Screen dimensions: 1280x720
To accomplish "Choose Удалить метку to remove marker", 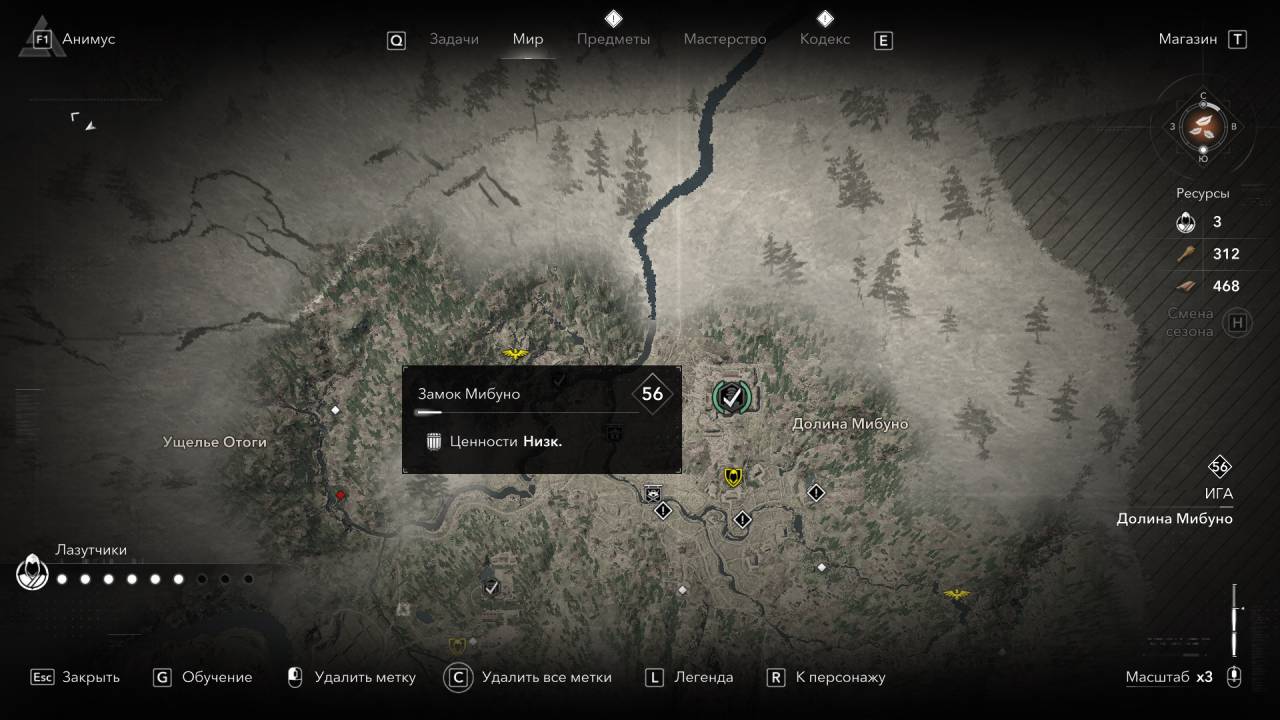I will [364, 677].
